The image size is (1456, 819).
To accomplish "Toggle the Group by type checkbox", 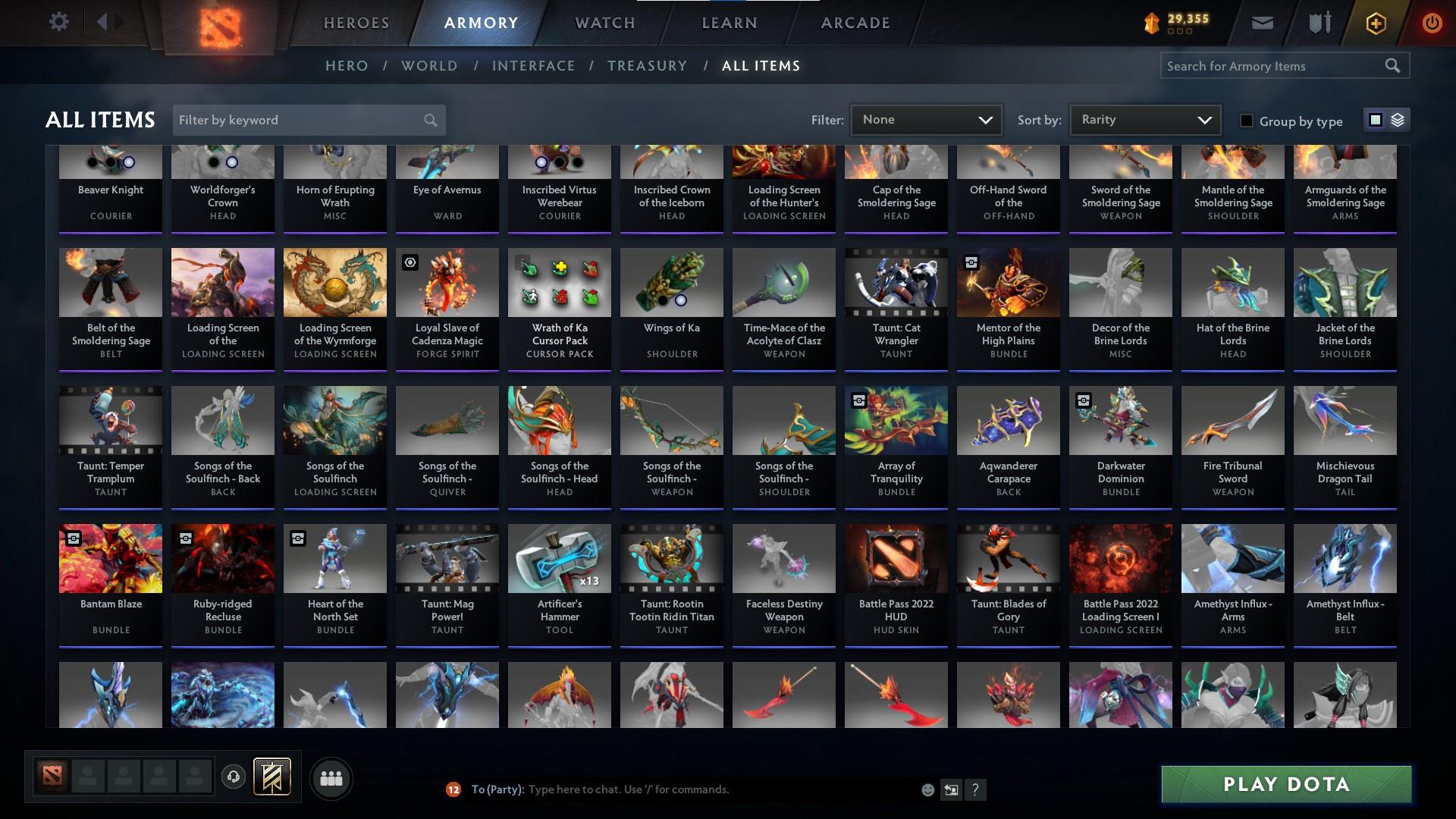I will pyautogui.click(x=1247, y=121).
